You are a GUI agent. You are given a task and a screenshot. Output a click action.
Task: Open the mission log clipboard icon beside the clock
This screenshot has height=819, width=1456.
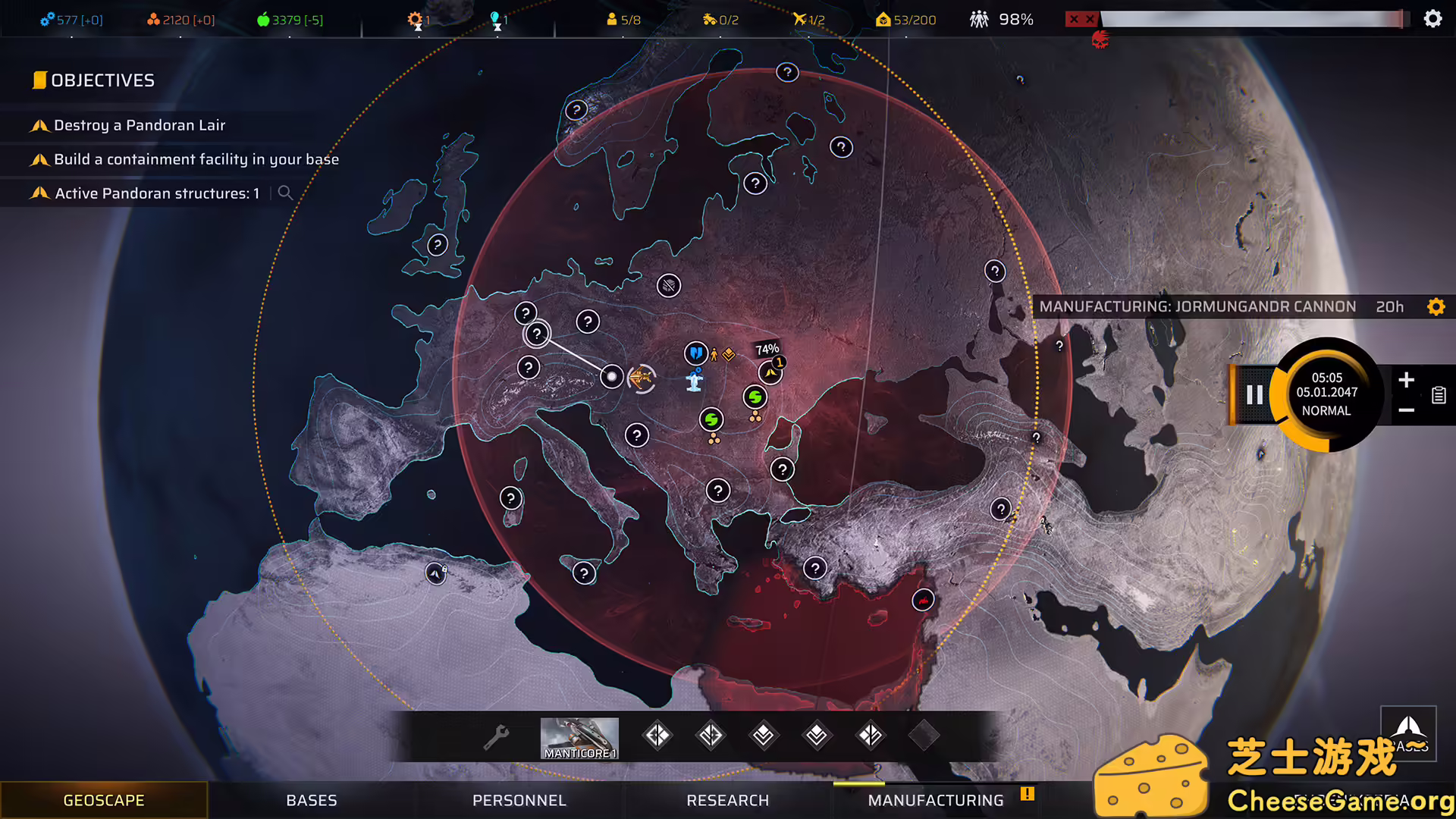pos(1439,395)
